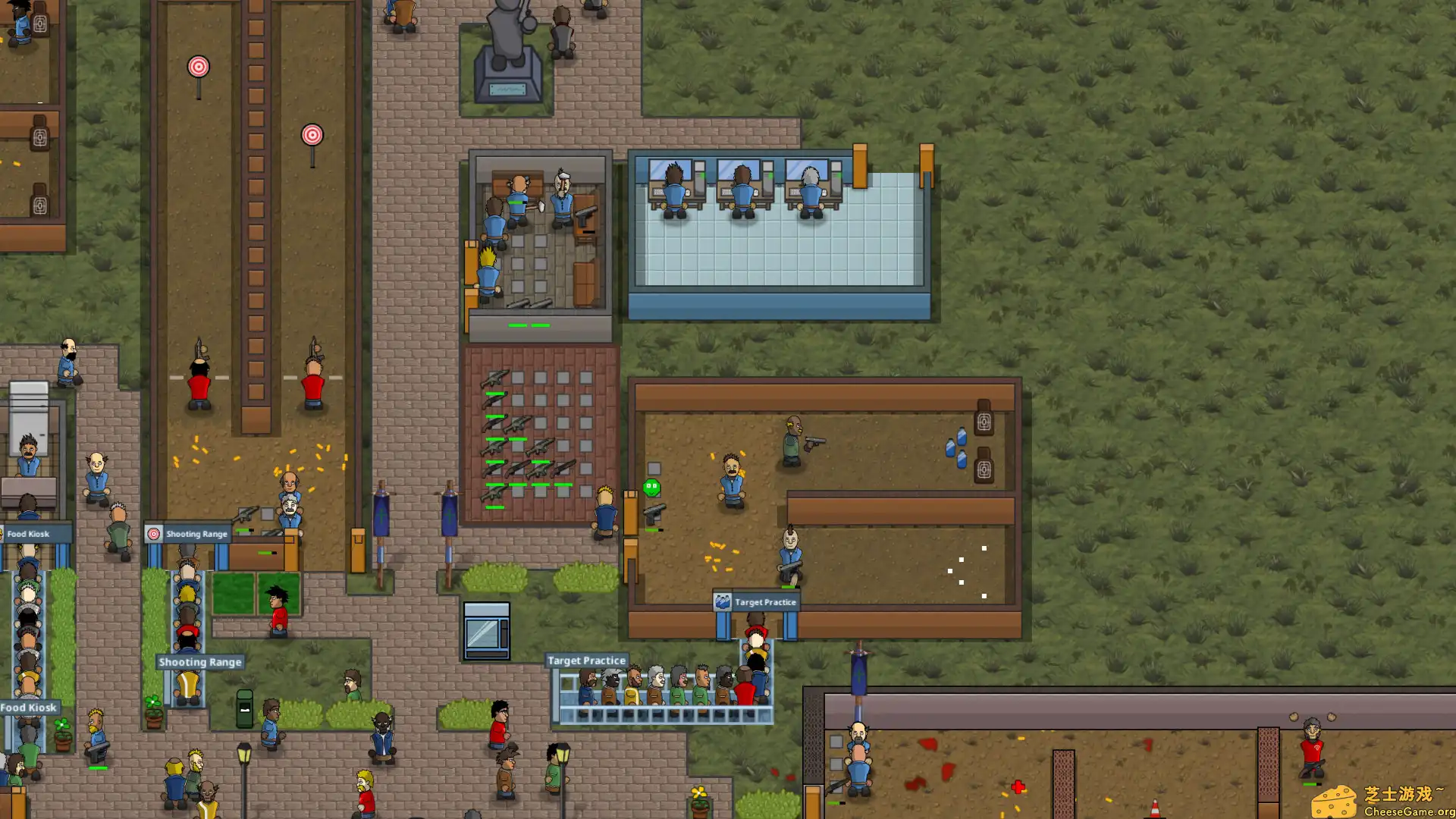The width and height of the screenshot is (1456, 819).
Task: Click the food kiosk icon next to its label
Action: click(4, 533)
